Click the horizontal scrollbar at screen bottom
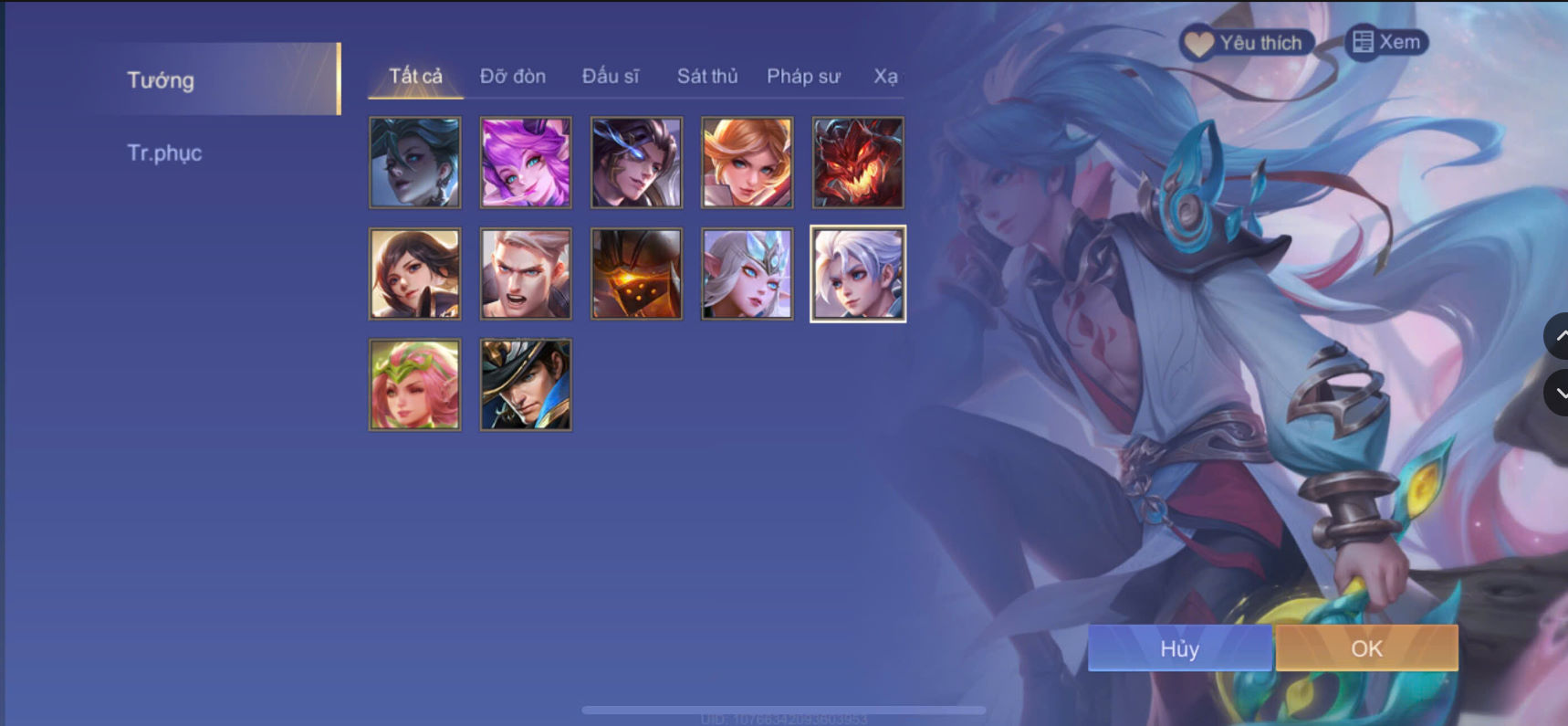This screenshot has height=726, width=1568. [785, 708]
